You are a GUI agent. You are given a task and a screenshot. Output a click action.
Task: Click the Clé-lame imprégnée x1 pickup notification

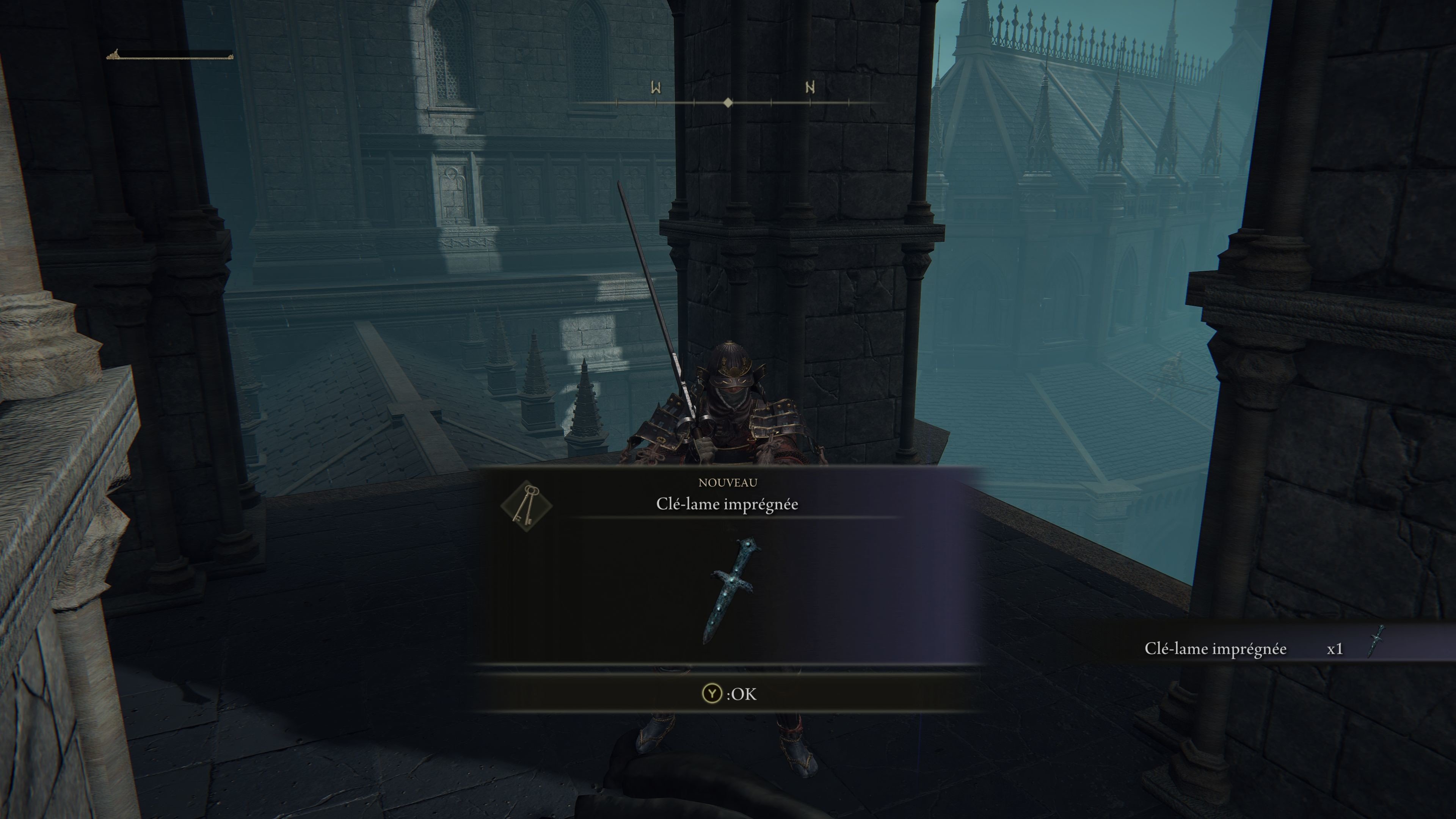click(x=1263, y=648)
